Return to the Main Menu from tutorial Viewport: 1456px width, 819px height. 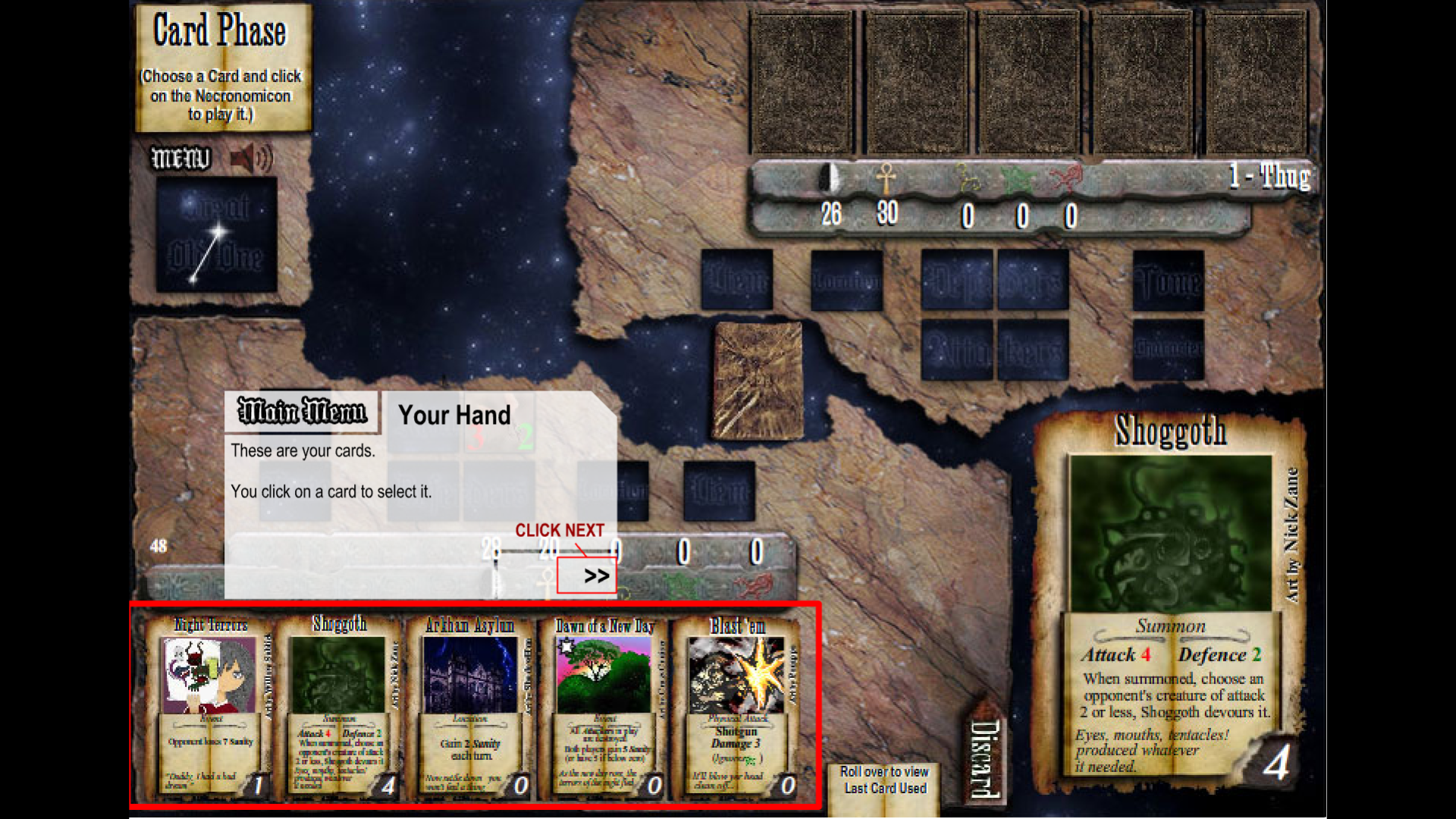tap(302, 412)
